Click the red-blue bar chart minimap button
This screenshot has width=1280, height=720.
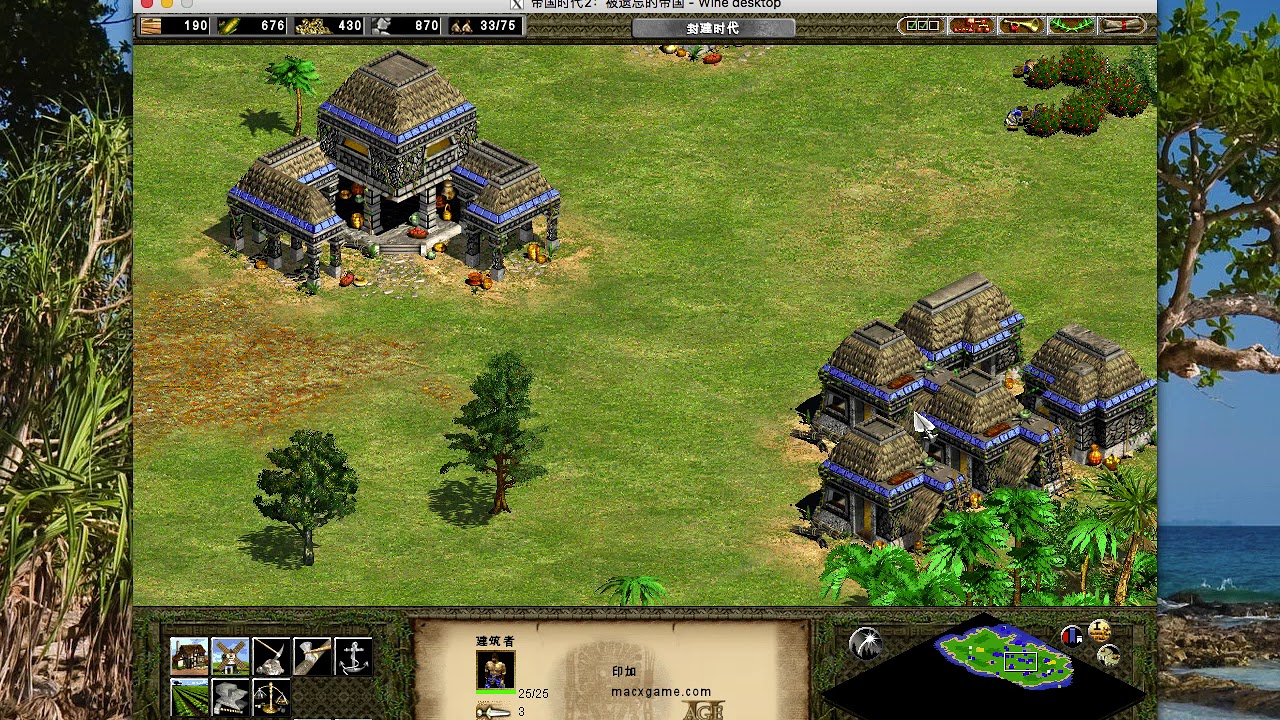point(1071,637)
